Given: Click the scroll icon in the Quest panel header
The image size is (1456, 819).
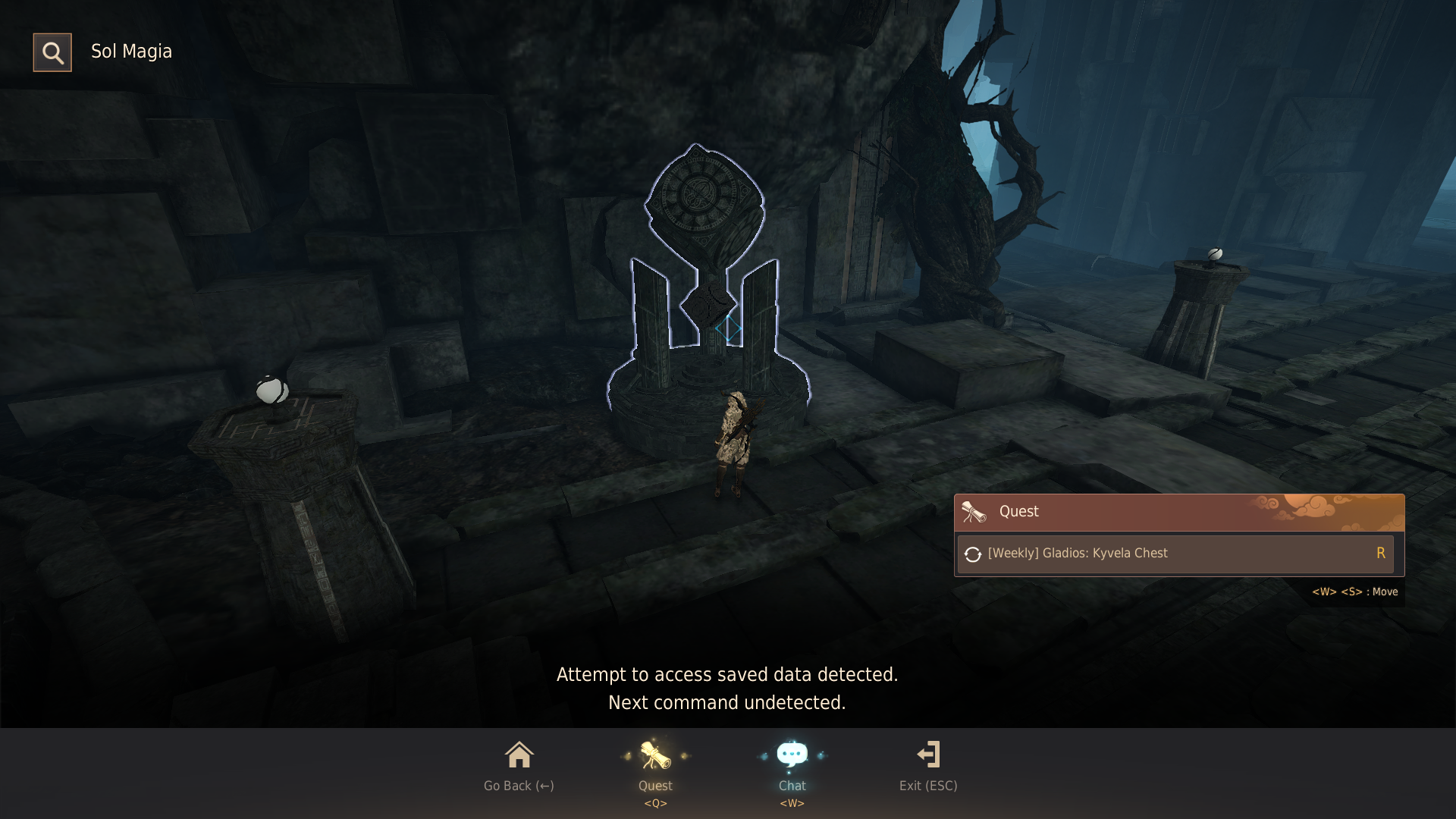Looking at the screenshot, I should pyautogui.click(x=973, y=510).
